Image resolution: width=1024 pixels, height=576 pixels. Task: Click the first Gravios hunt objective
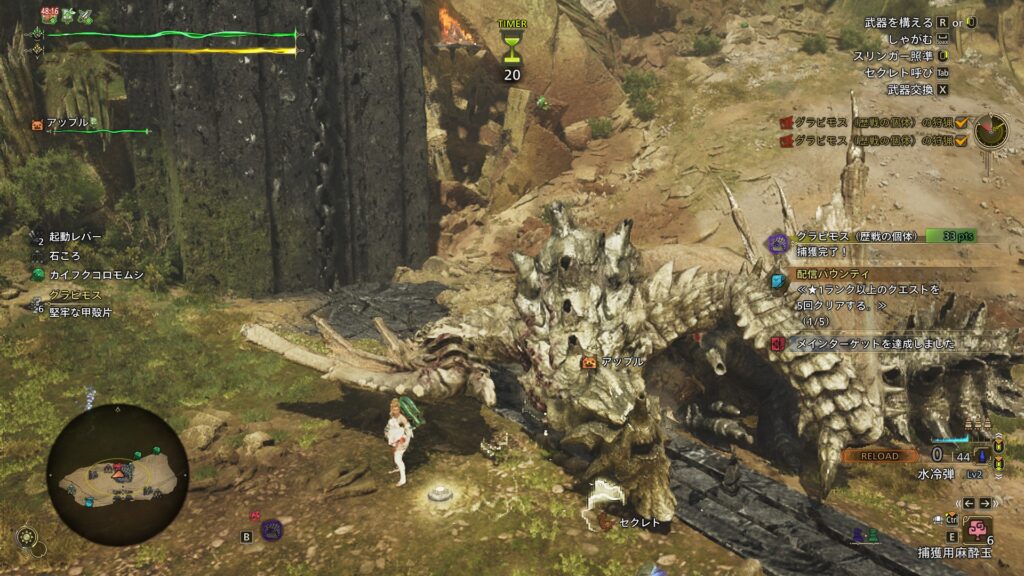(x=873, y=122)
